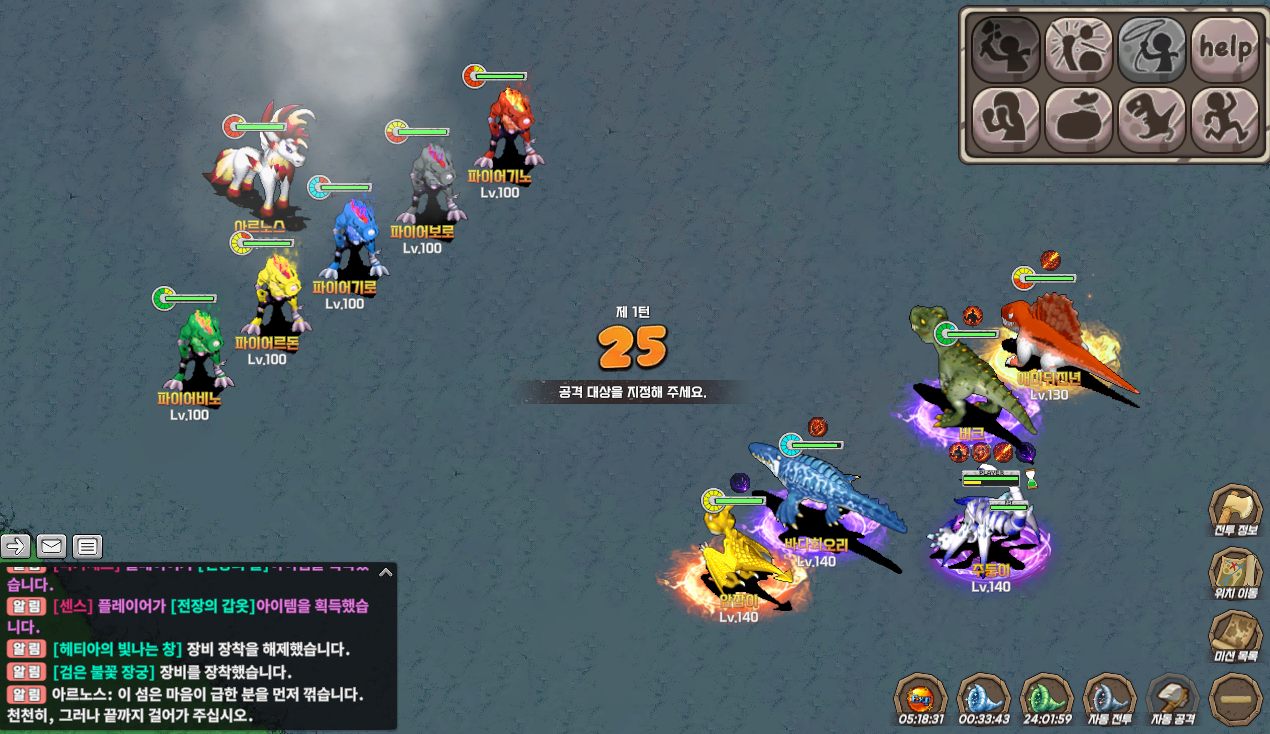Choose the running flee command

pyautogui.click(x=1225, y=120)
